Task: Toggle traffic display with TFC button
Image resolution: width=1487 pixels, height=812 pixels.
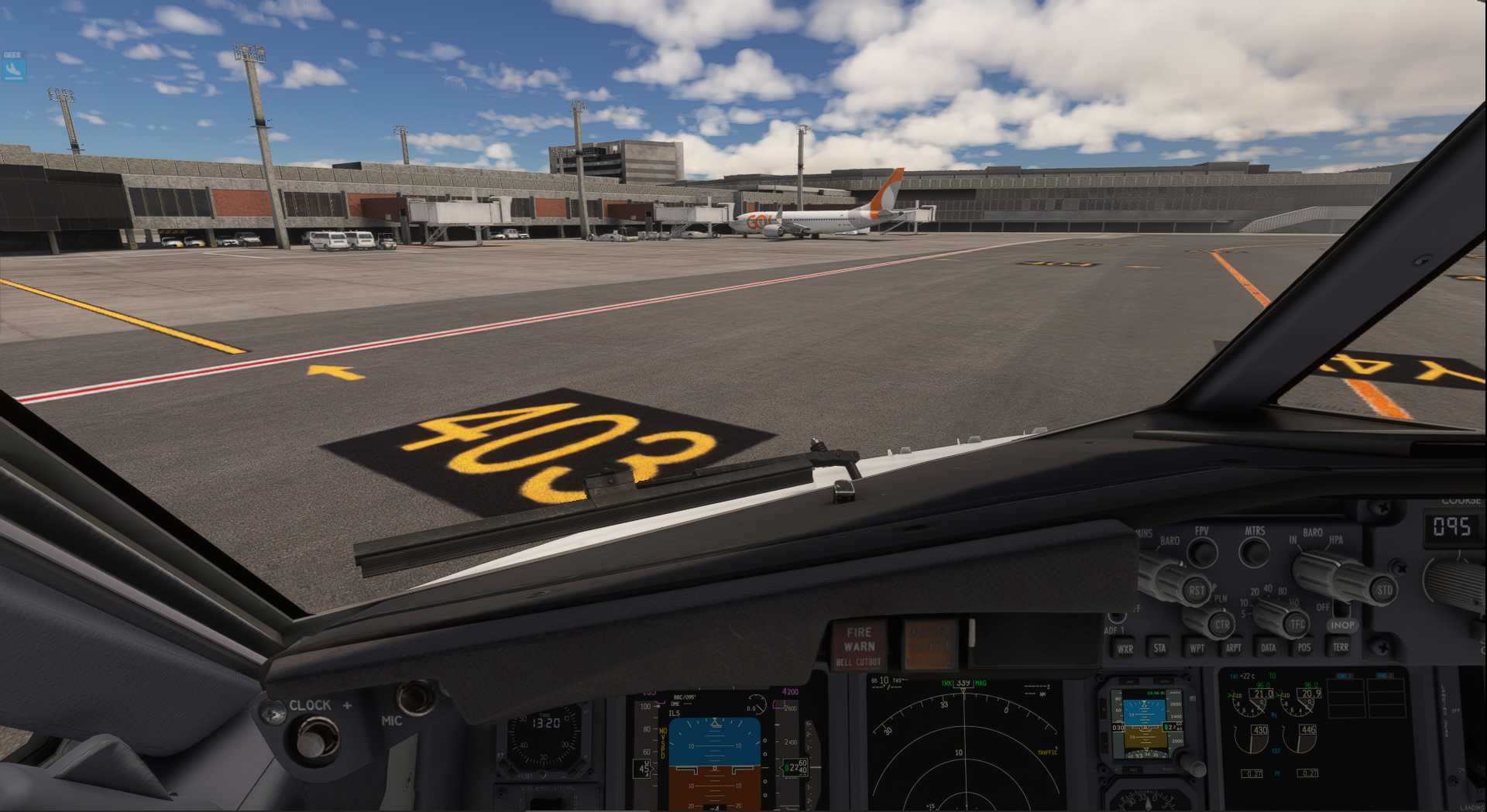Action: (1297, 623)
